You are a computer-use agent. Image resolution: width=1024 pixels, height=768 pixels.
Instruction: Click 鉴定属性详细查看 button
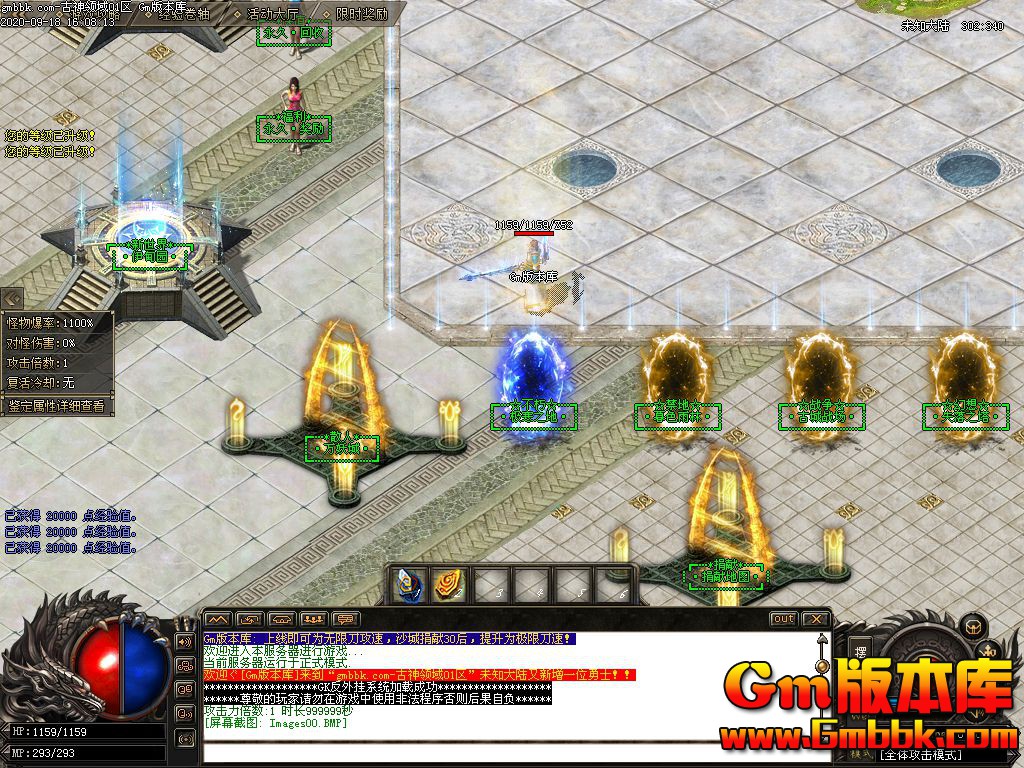click(x=57, y=406)
